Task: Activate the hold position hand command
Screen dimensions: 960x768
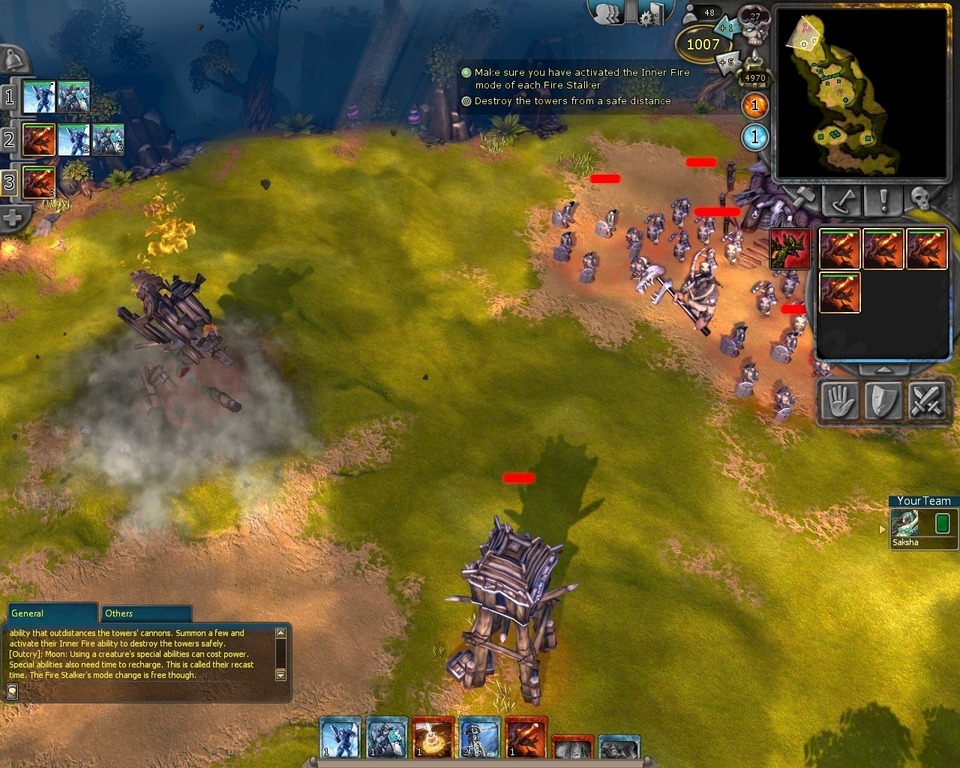Action: click(839, 401)
